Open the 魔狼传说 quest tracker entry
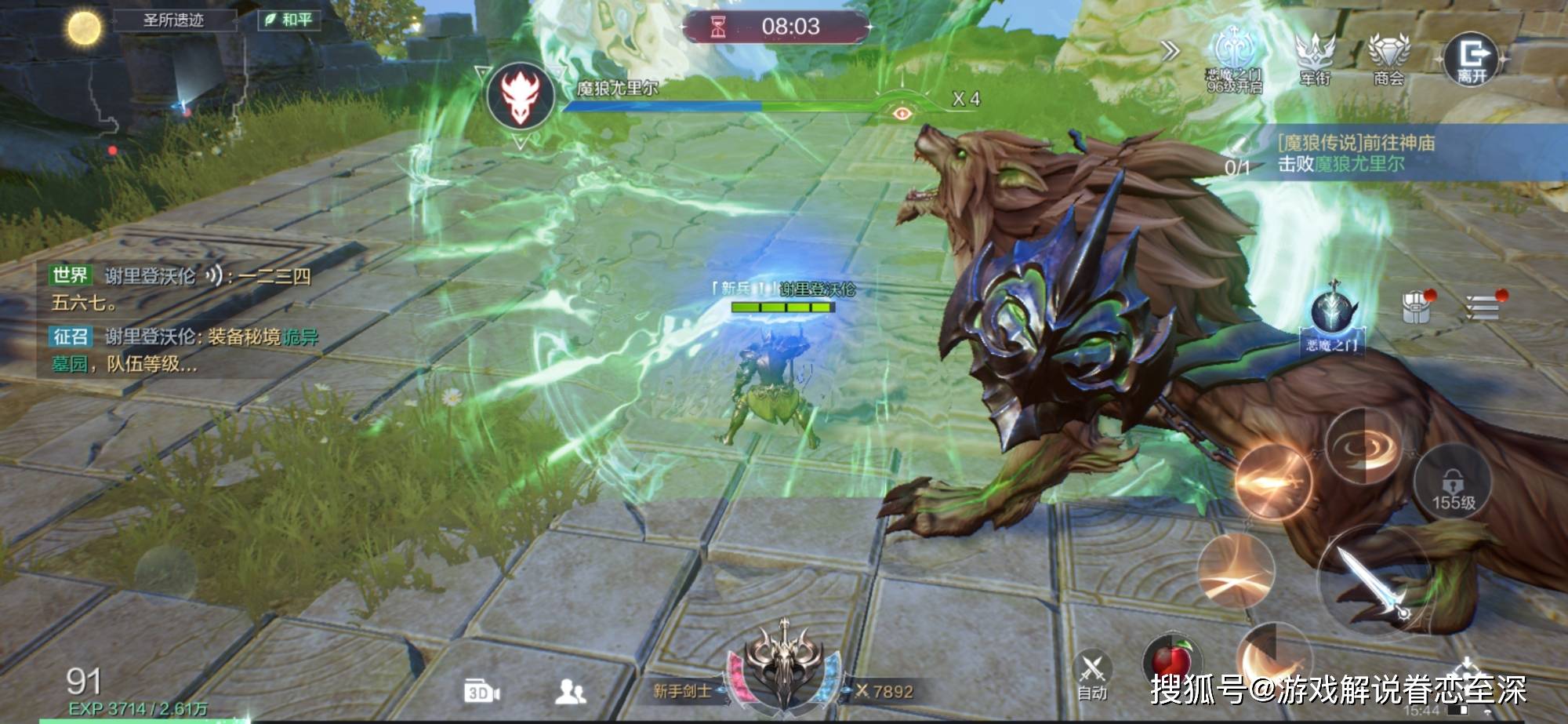The height and width of the screenshot is (724, 1568). (1356, 154)
